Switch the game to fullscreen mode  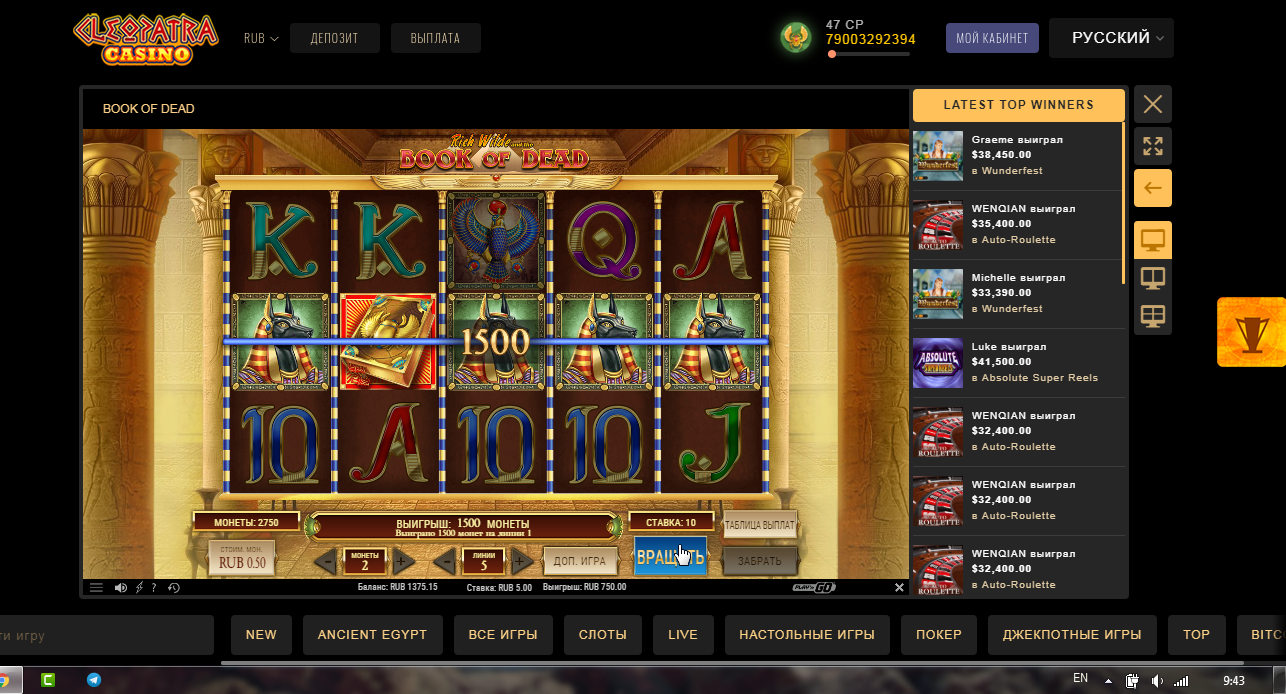click(1152, 146)
